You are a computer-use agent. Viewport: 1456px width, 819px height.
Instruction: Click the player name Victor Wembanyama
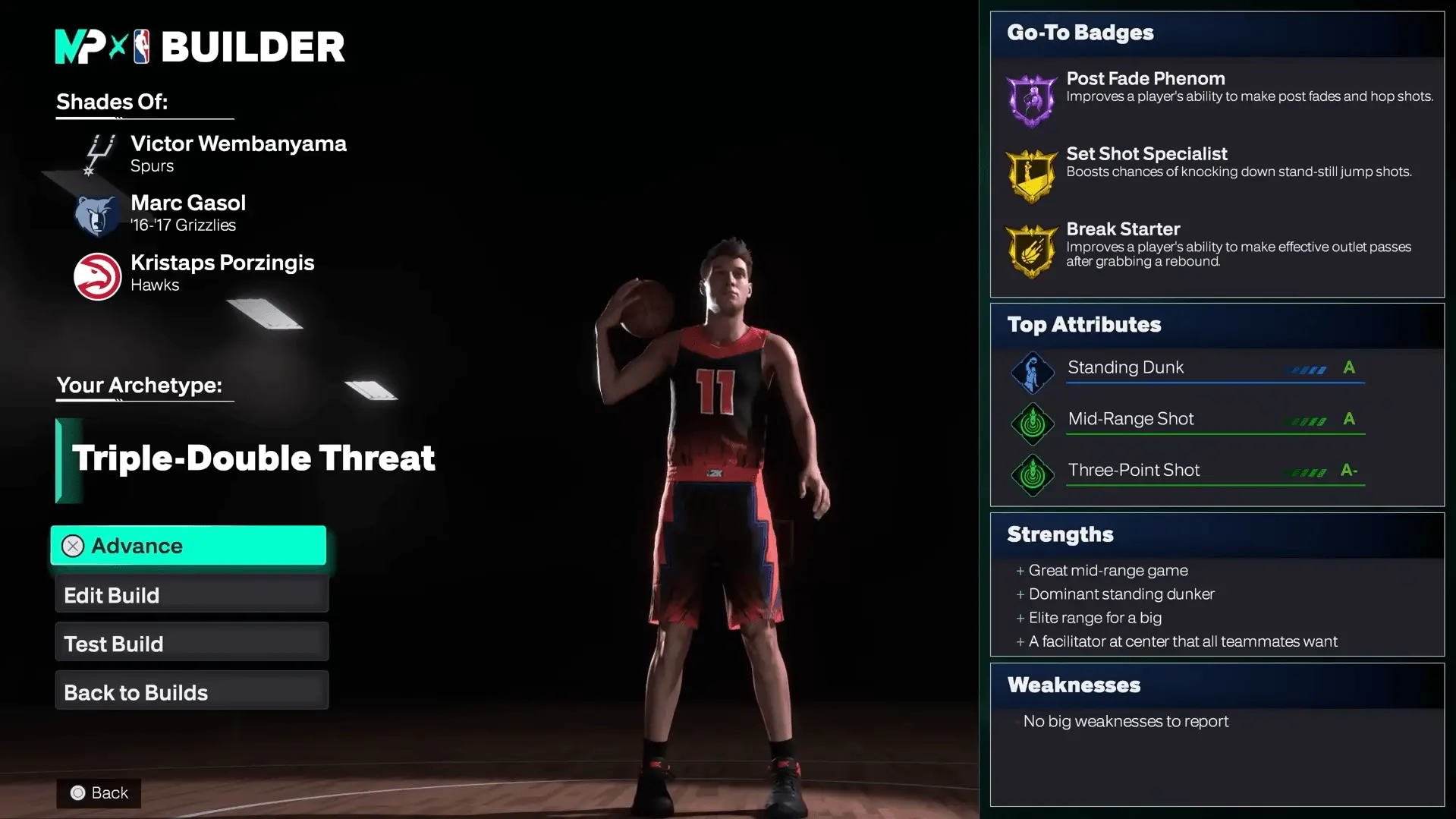(238, 143)
